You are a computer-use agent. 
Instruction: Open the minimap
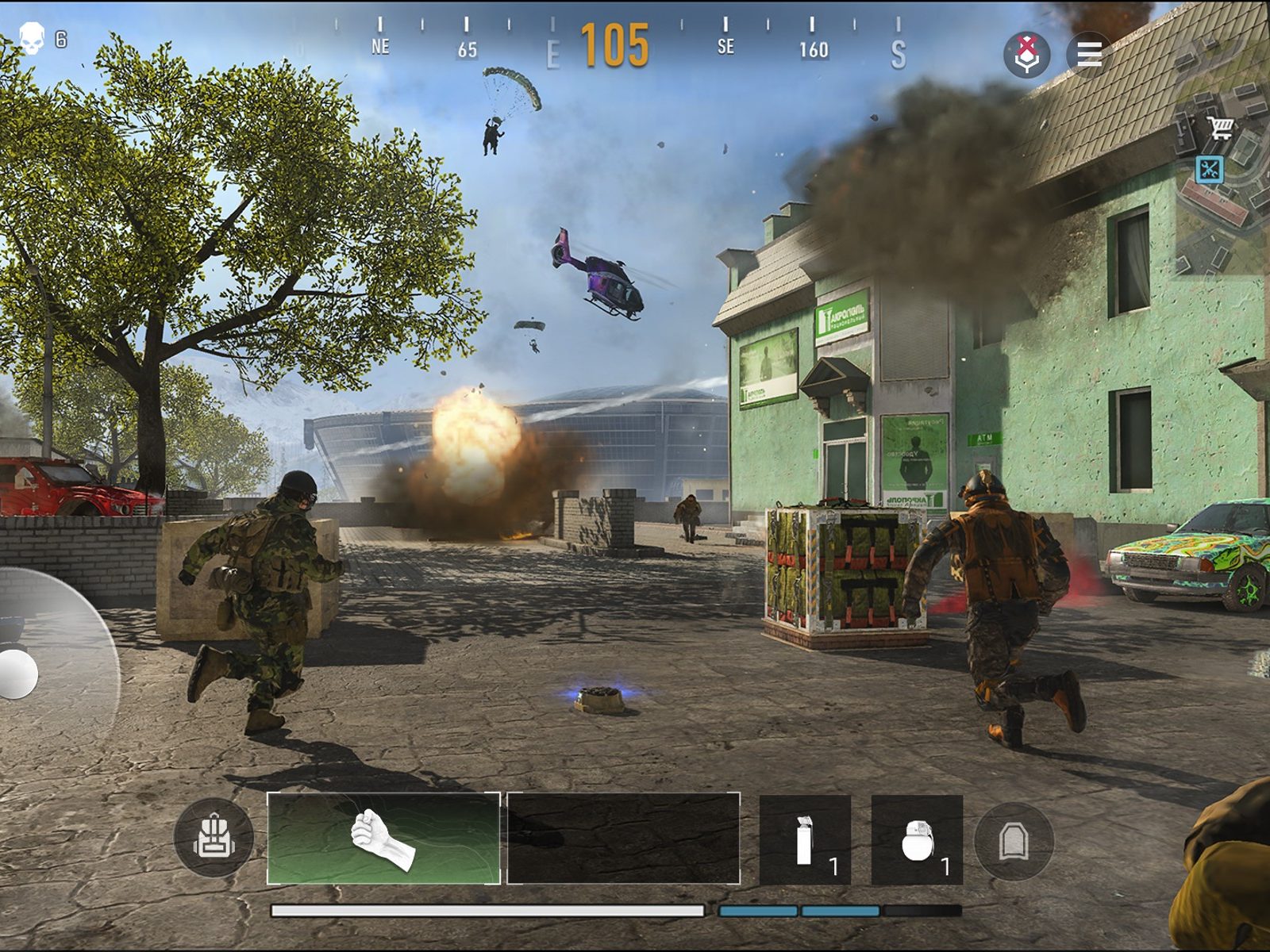[x=1222, y=182]
